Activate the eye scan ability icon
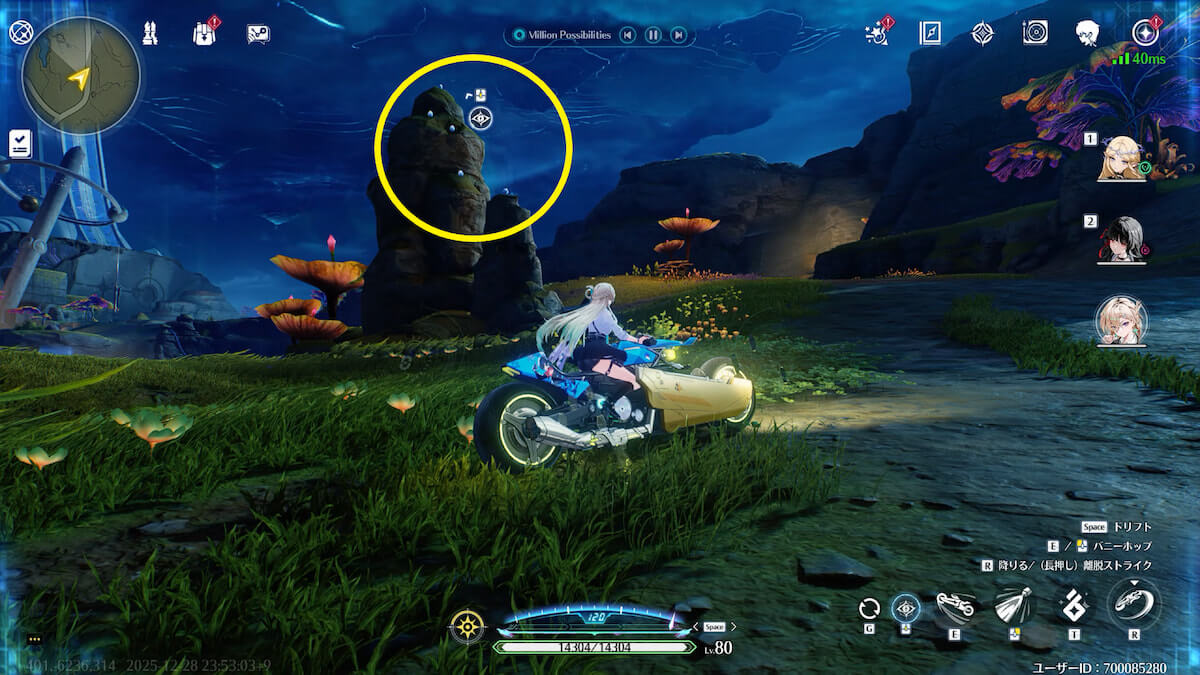 [x=906, y=607]
